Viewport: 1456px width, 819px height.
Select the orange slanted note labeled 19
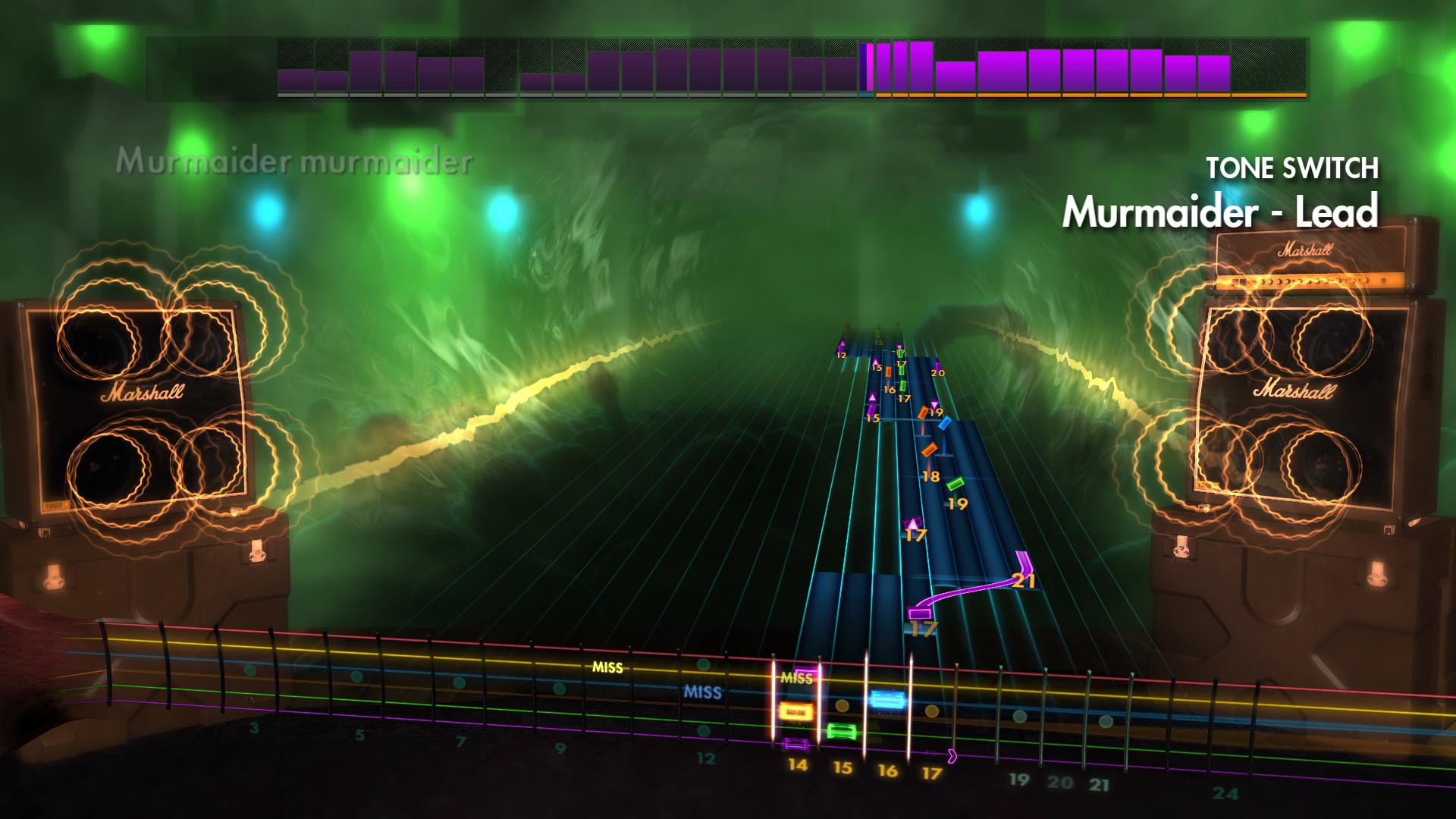924,412
